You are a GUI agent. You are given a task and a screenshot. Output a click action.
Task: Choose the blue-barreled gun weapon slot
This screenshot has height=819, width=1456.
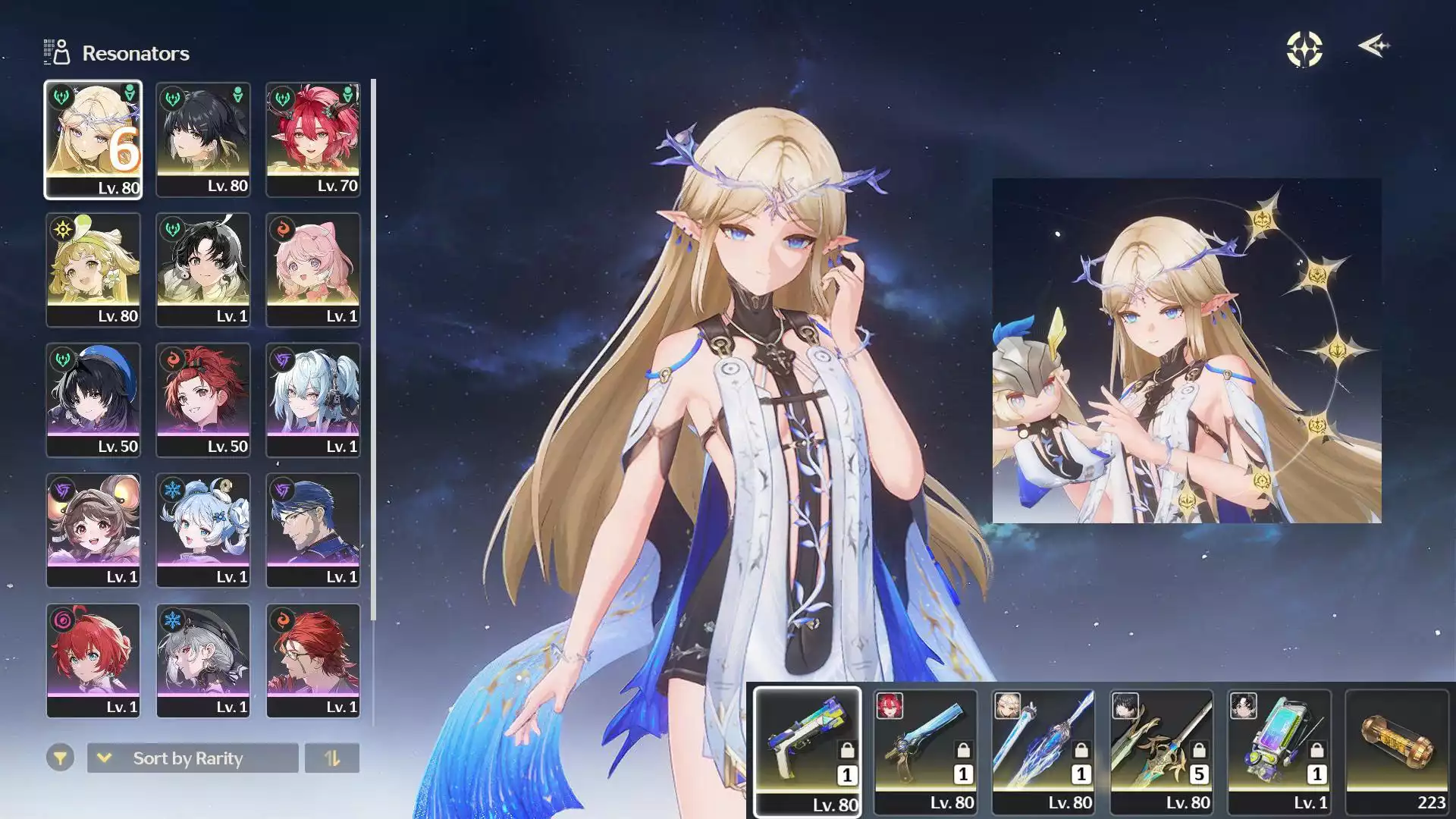[925, 751]
